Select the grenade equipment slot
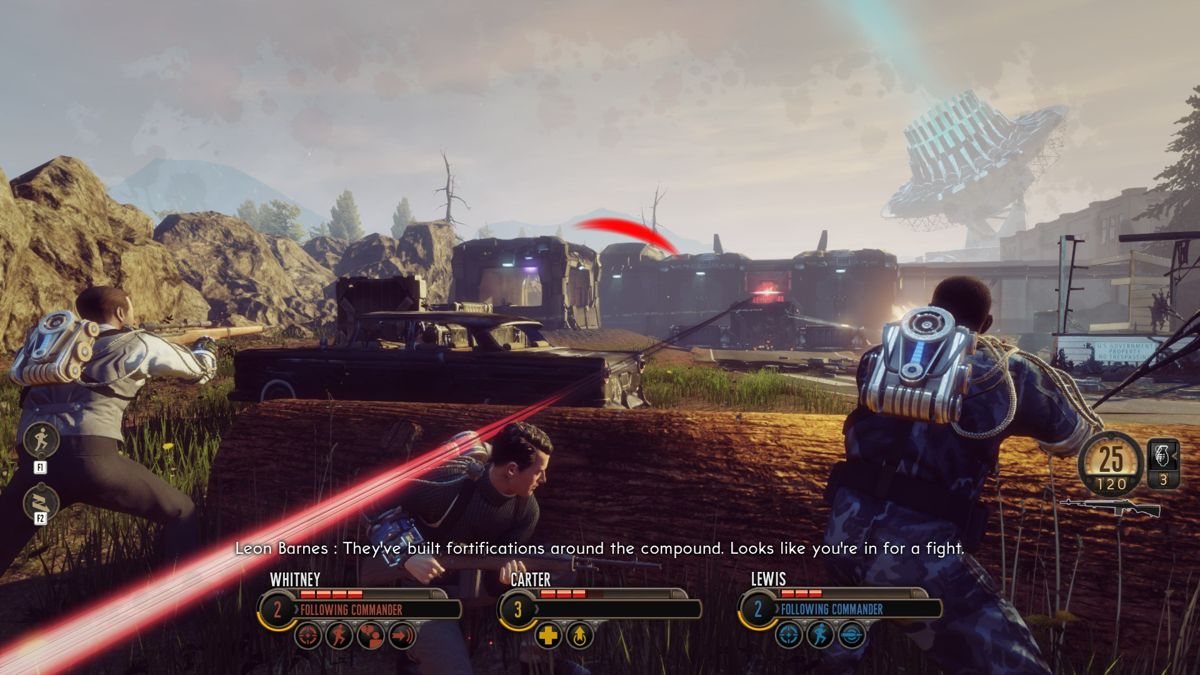Viewport: 1200px width, 675px height. click(1163, 463)
